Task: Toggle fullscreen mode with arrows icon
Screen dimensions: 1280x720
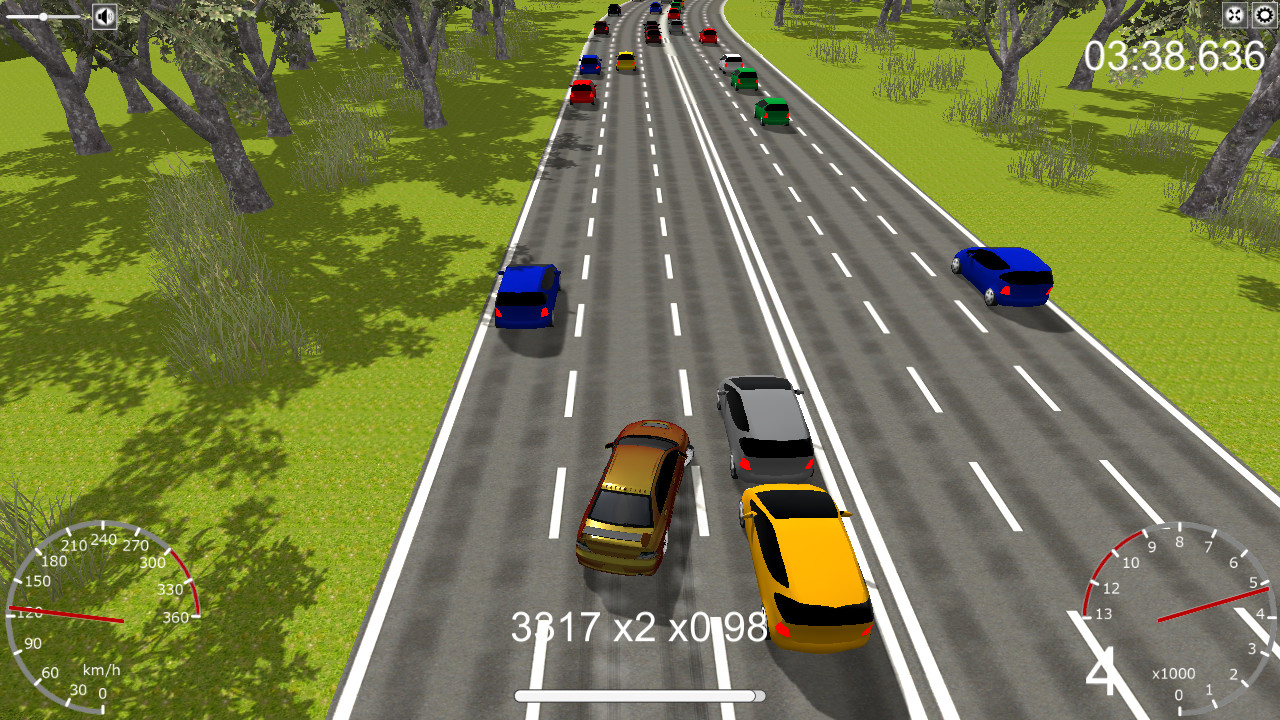Action: (x=1235, y=15)
